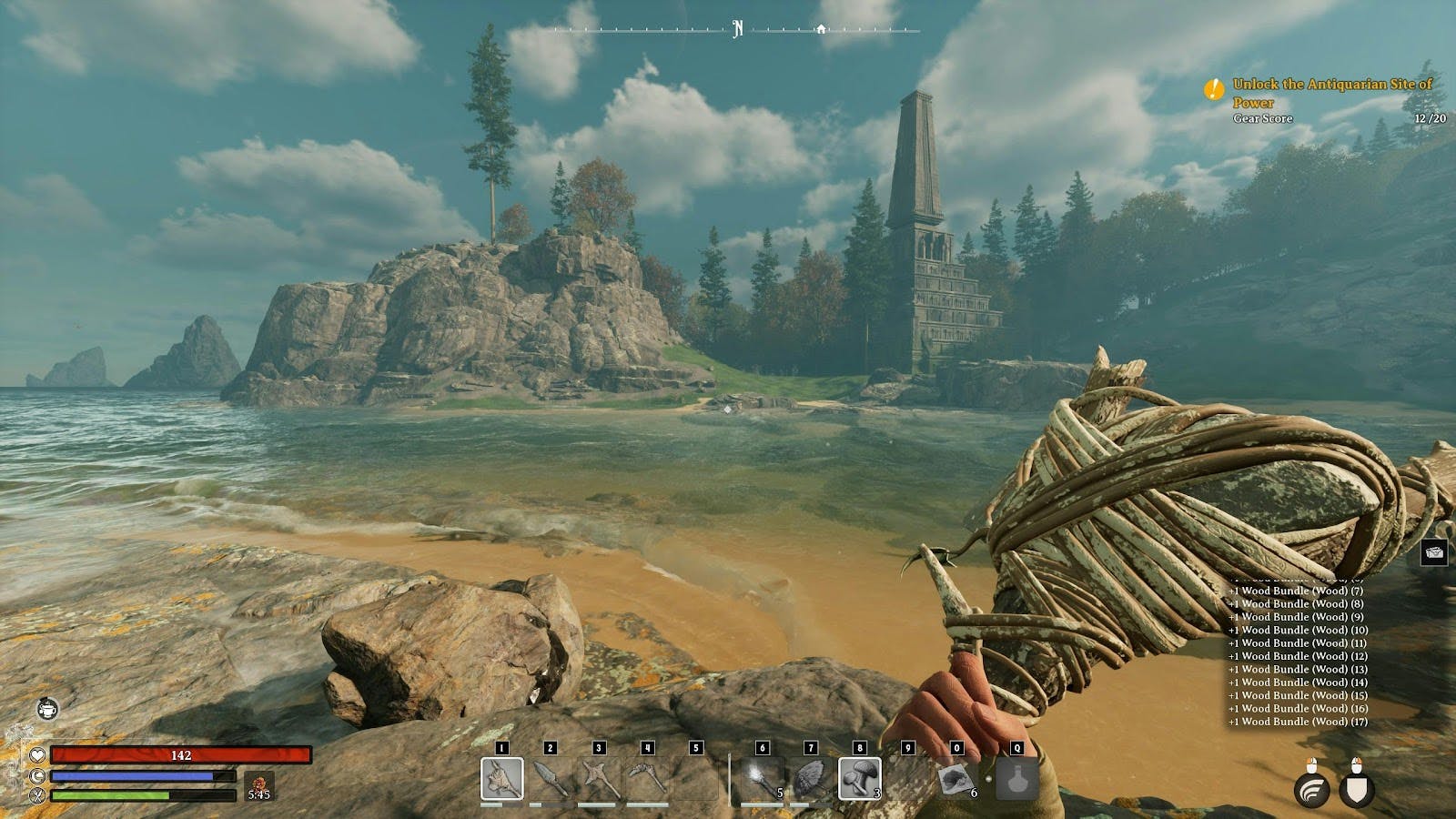Open the mail envelope notification icon
Image resolution: width=1456 pixels, height=819 pixels.
[x=1435, y=551]
